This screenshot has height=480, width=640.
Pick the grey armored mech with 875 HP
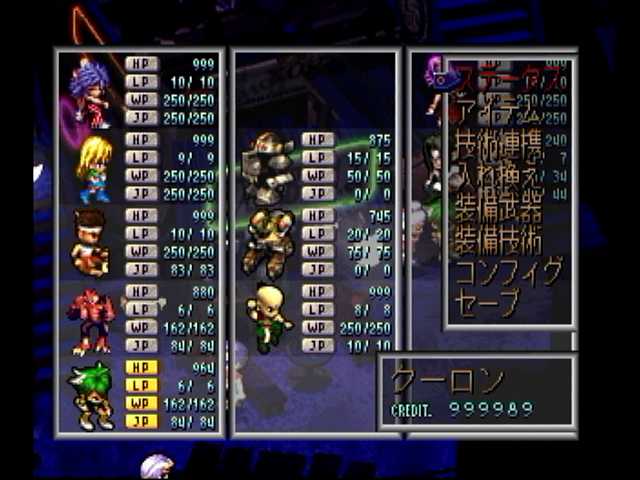coord(270,167)
